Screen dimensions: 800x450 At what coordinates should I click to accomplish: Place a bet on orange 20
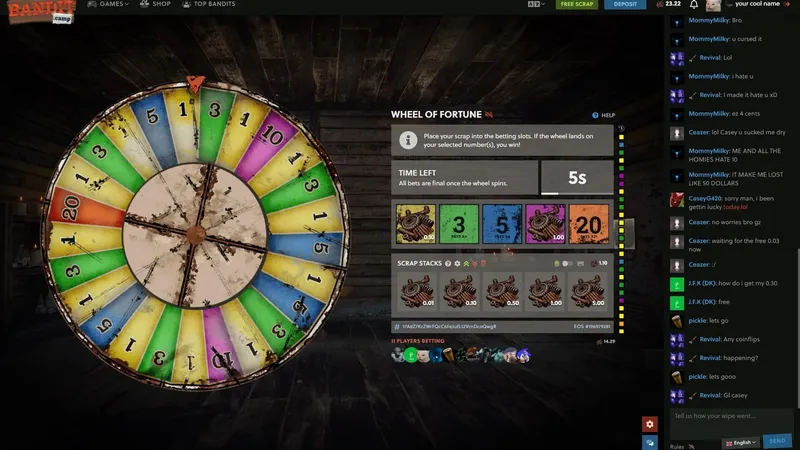588,224
